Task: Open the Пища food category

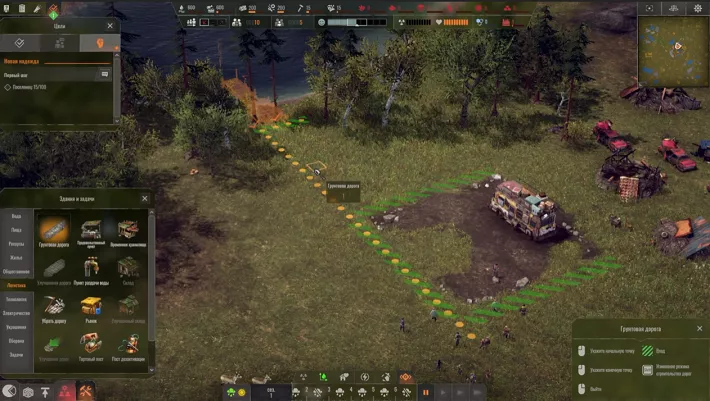Action: tap(16, 230)
